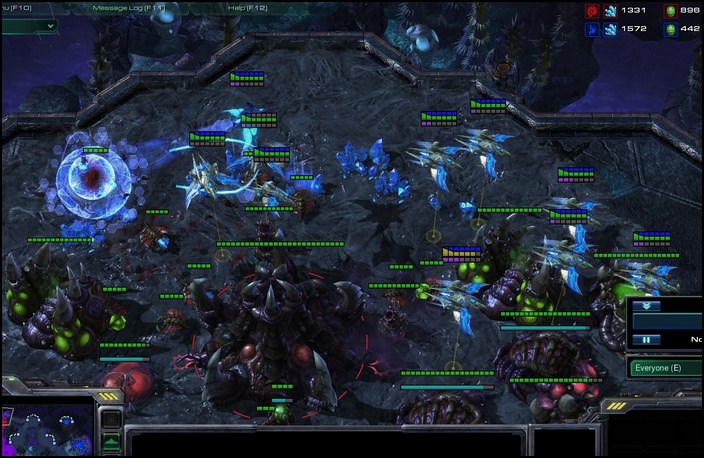
Task: Collapse the replay panel with double-arrow button
Action: coord(645,307)
